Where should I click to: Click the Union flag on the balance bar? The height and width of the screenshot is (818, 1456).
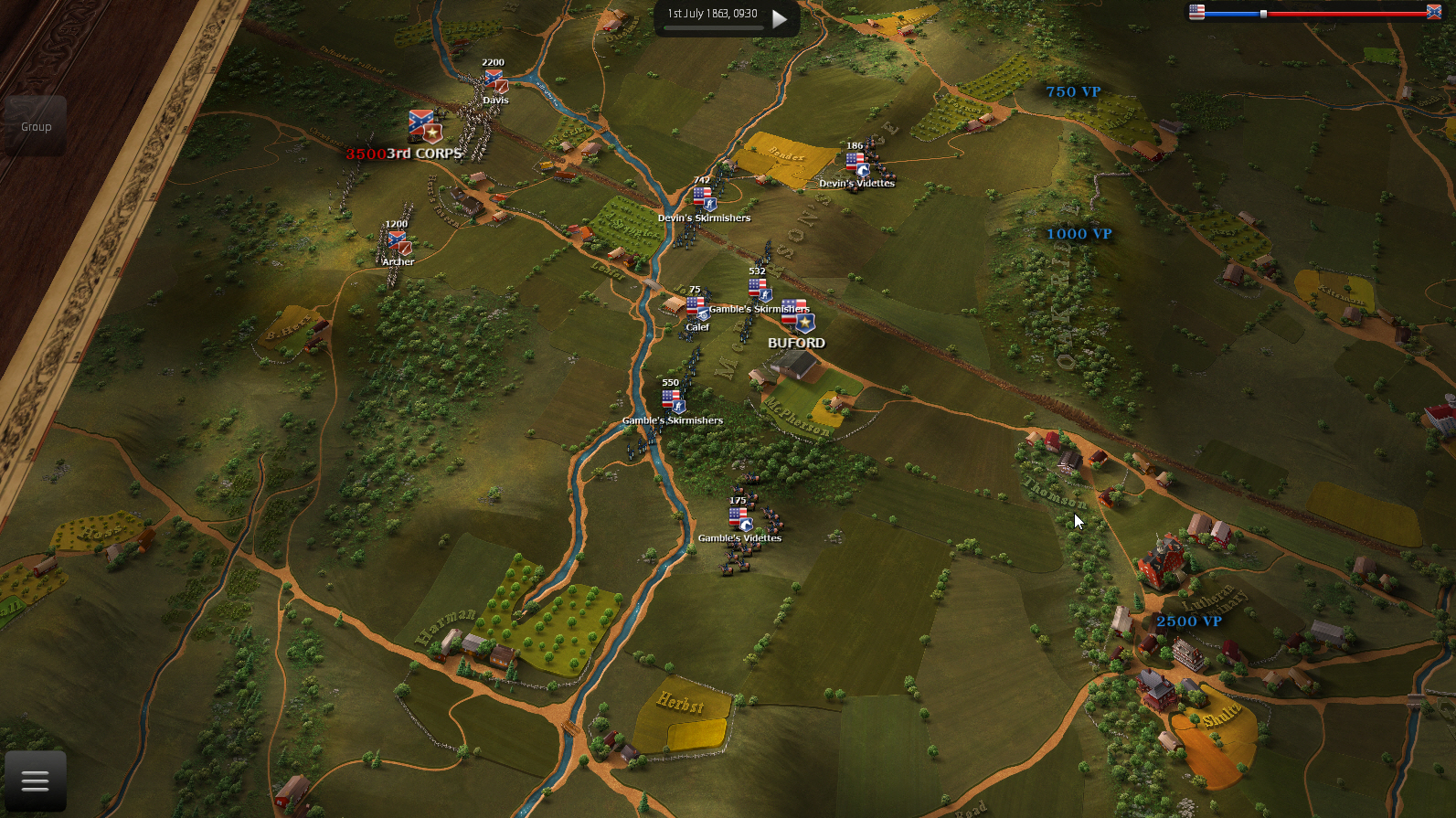[x=1195, y=13]
